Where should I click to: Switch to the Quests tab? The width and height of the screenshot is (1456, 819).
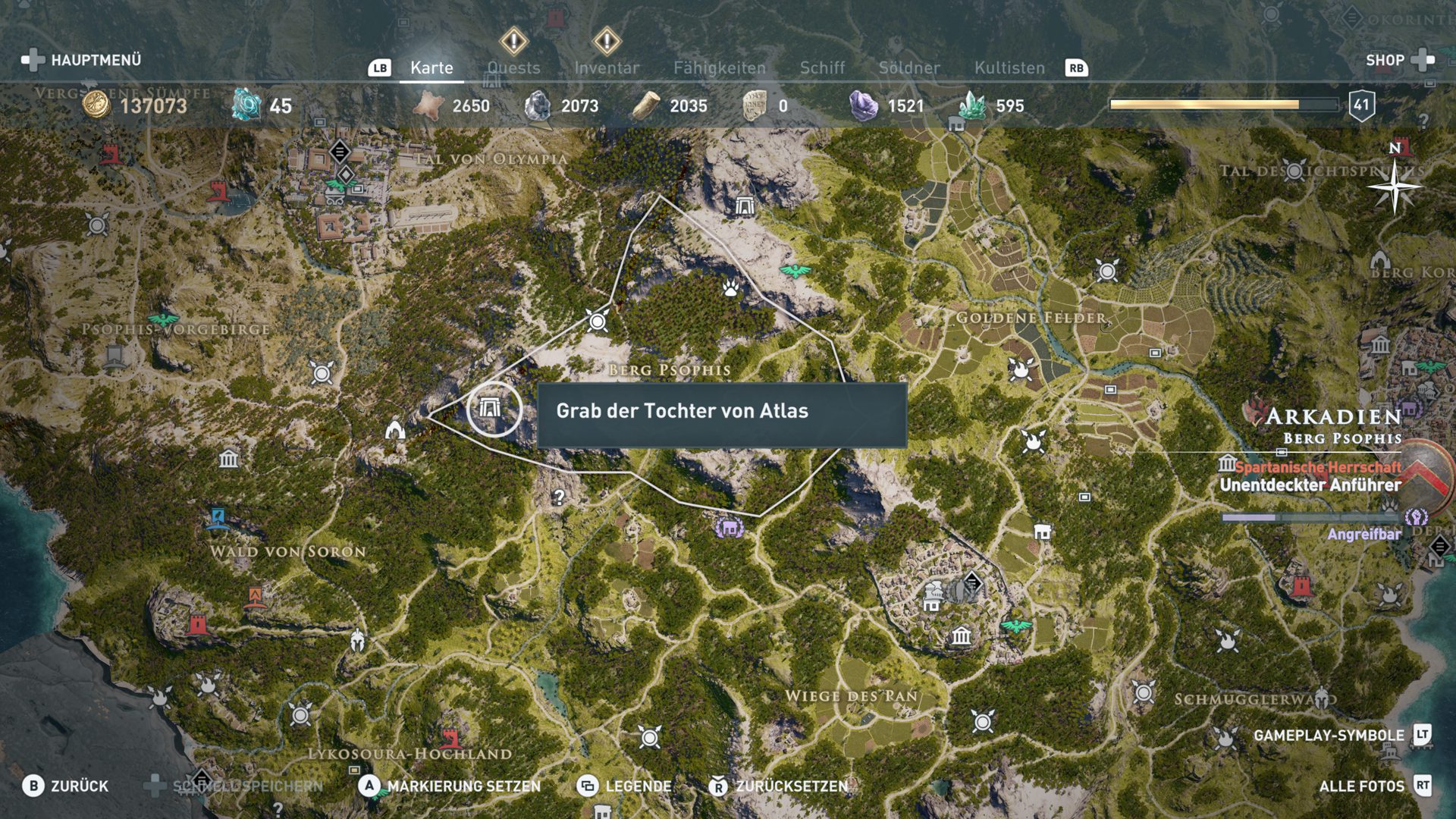click(x=513, y=67)
